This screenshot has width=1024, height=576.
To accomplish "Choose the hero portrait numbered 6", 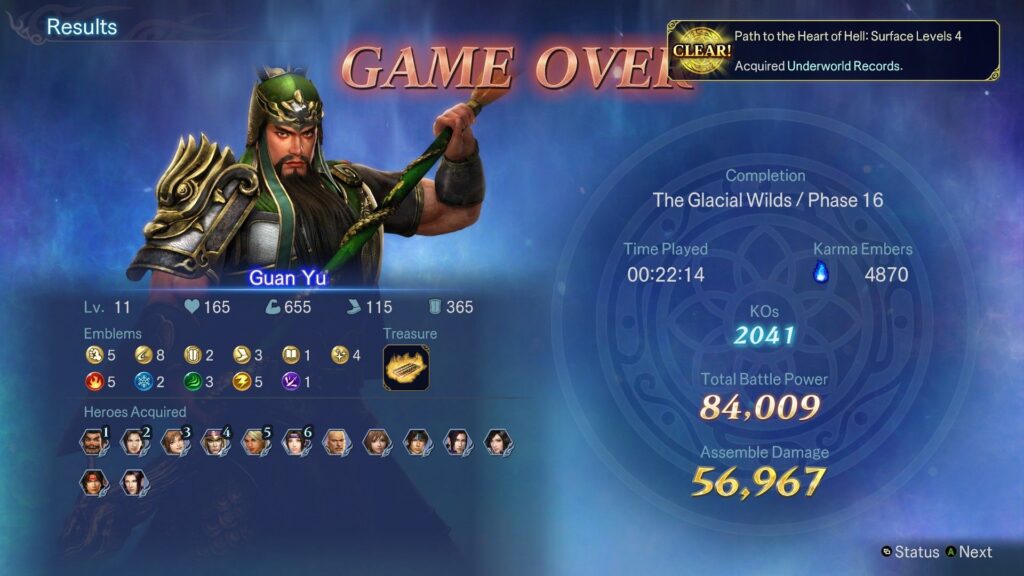I will click(295, 441).
